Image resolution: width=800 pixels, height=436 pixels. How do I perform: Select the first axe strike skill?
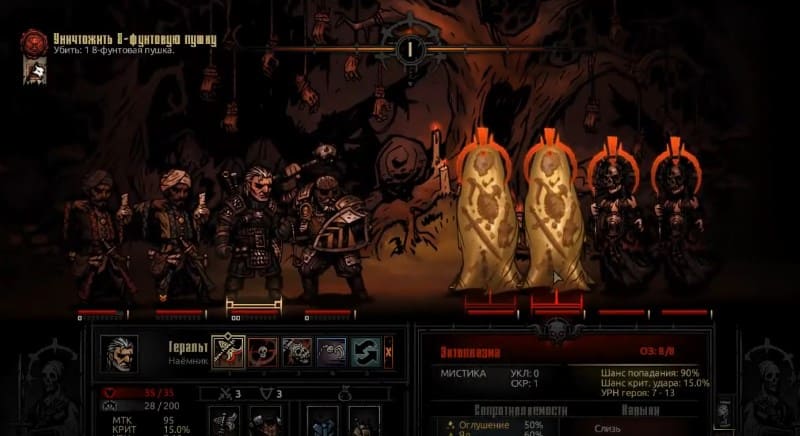(229, 351)
